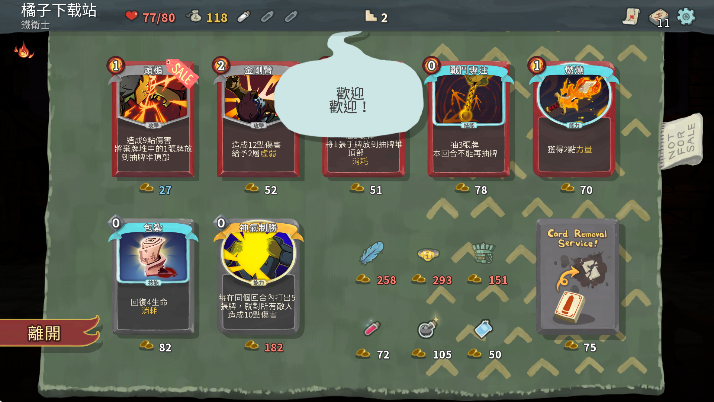Leave the shop with the 離開 button
714x402 pixels.
coord(45,332)
